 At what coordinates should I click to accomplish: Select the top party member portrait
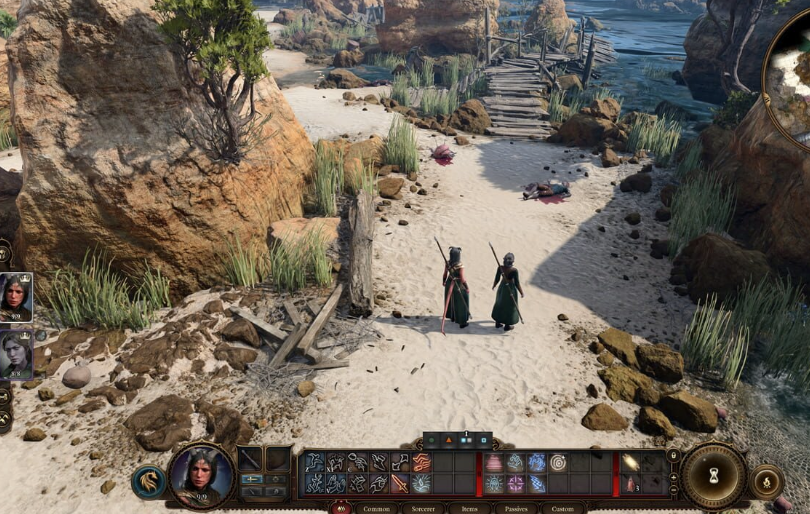click(15, 297)
